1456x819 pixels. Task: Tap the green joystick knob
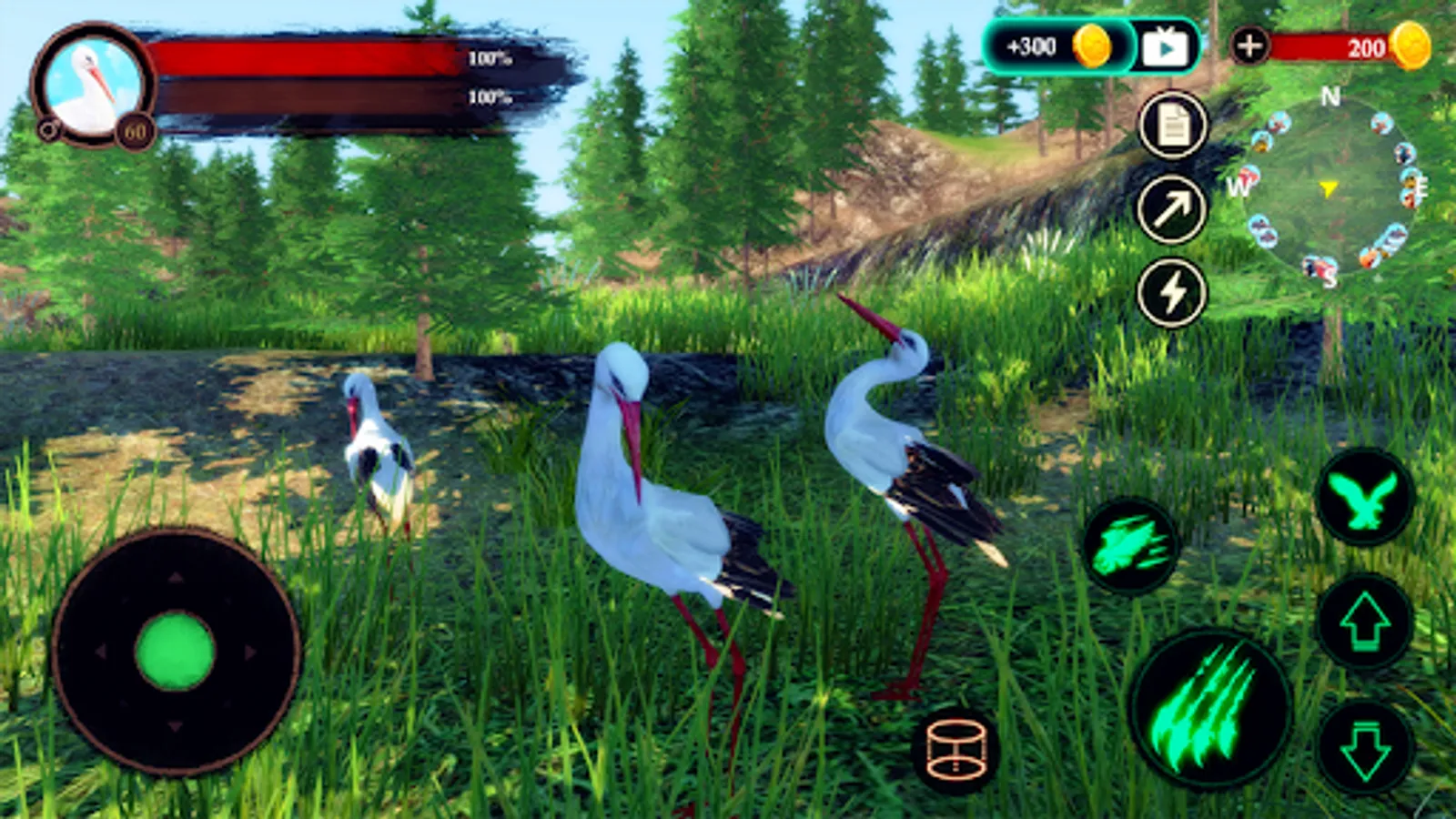point(175,651)
